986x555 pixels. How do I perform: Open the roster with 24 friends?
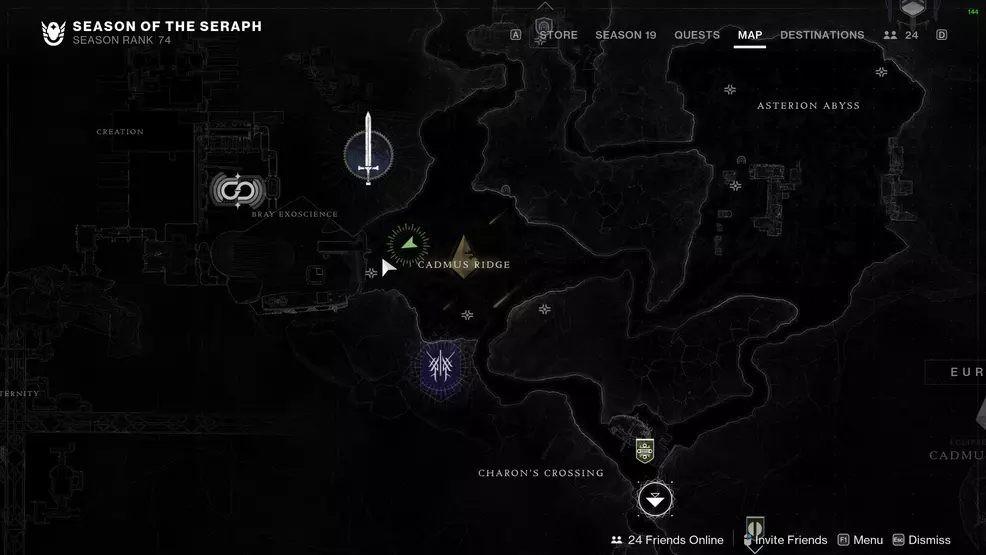pyautogui.click(x=901, y=35)
